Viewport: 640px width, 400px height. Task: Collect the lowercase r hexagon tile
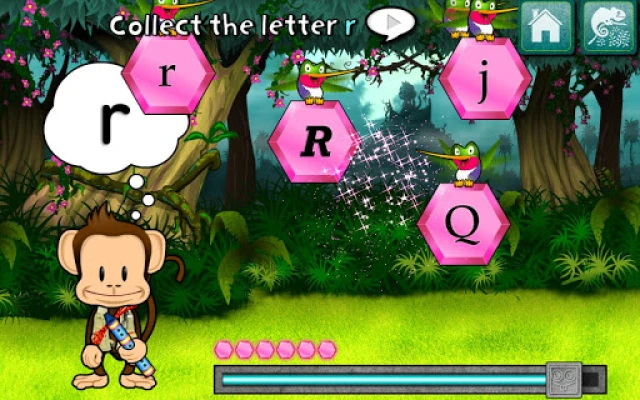click(x=168, y=73)
